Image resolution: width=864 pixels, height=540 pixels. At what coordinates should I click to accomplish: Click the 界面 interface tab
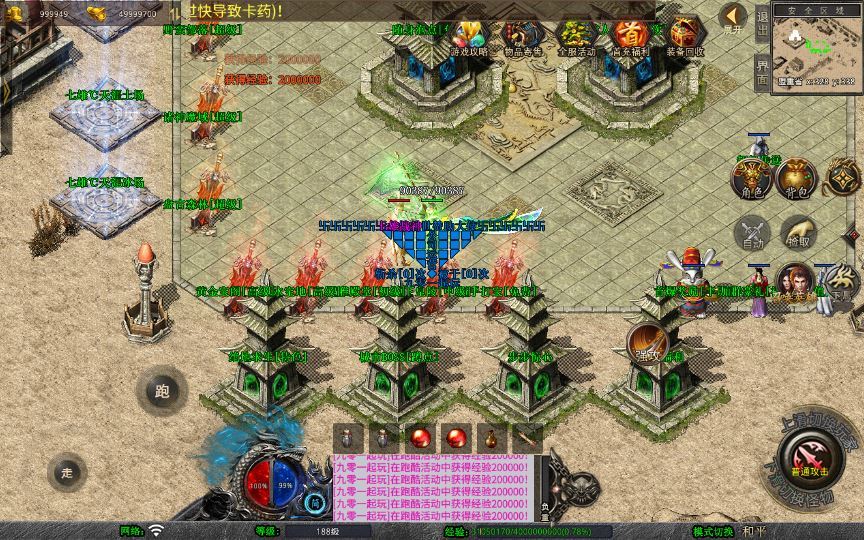point(762,72)
